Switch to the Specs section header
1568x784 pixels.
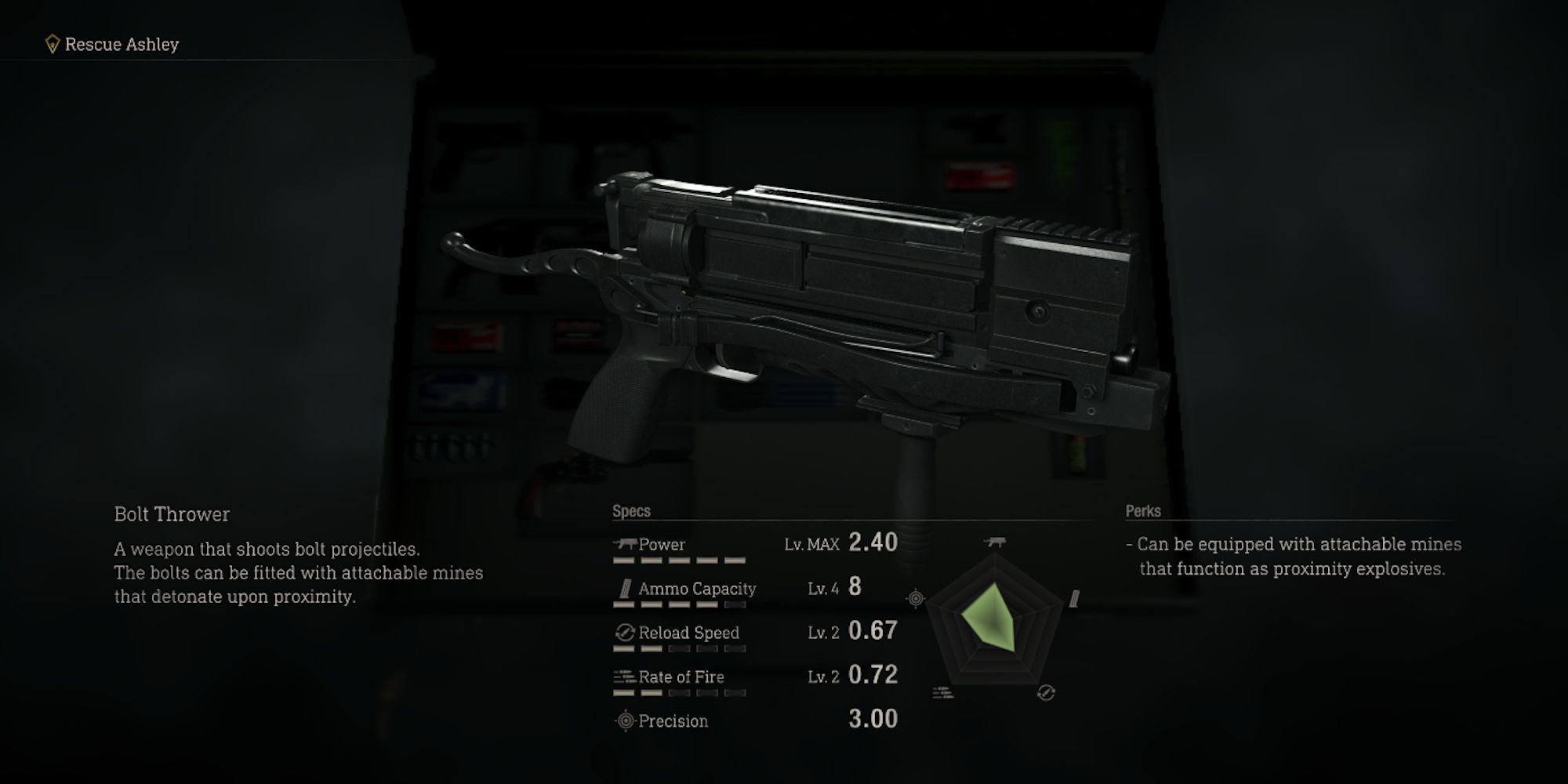[630, 510]
